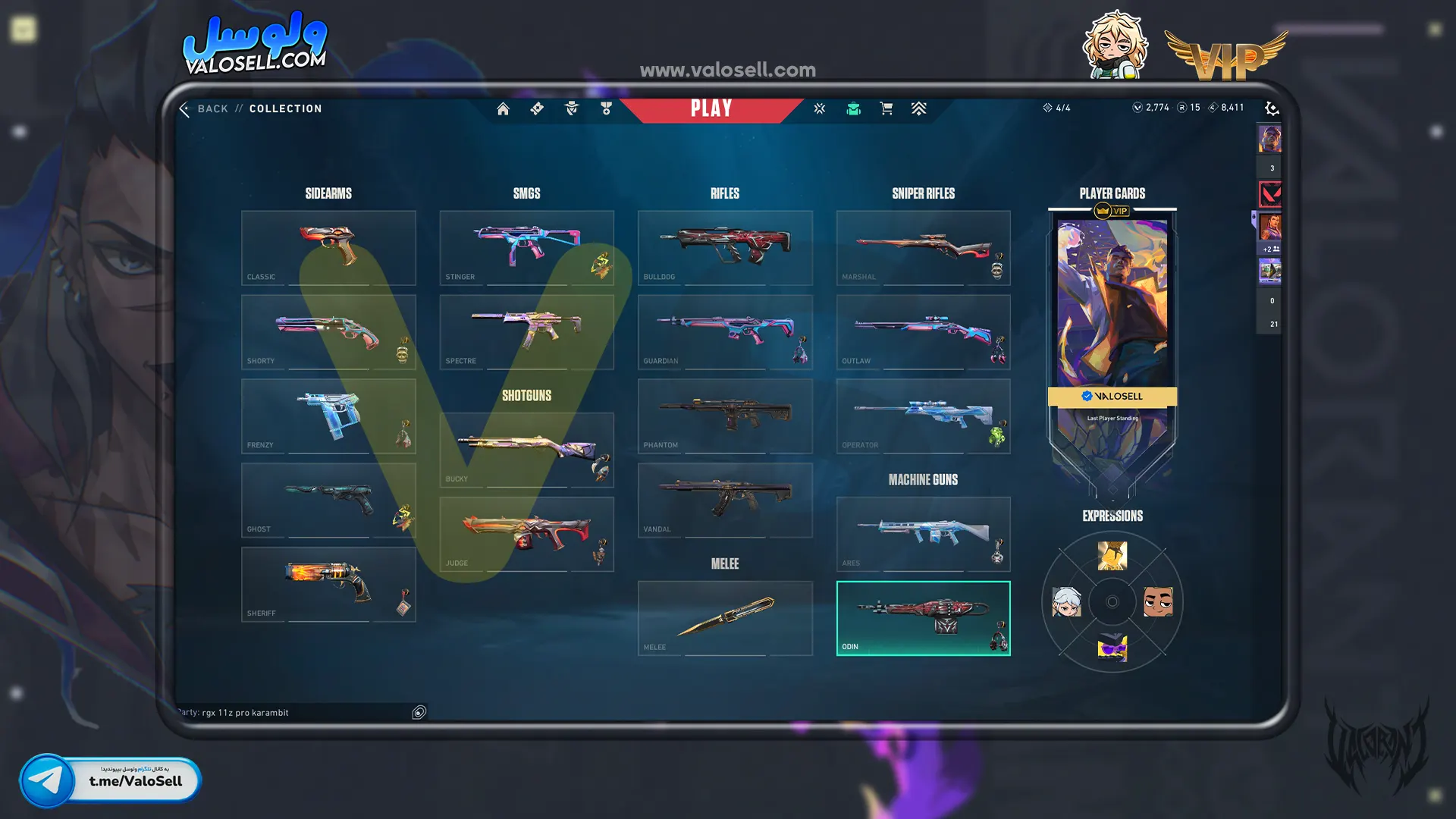Viewport: 1456px width, 819px height.
Task: Select the Melee knife slot
Action: coord(724,618)
